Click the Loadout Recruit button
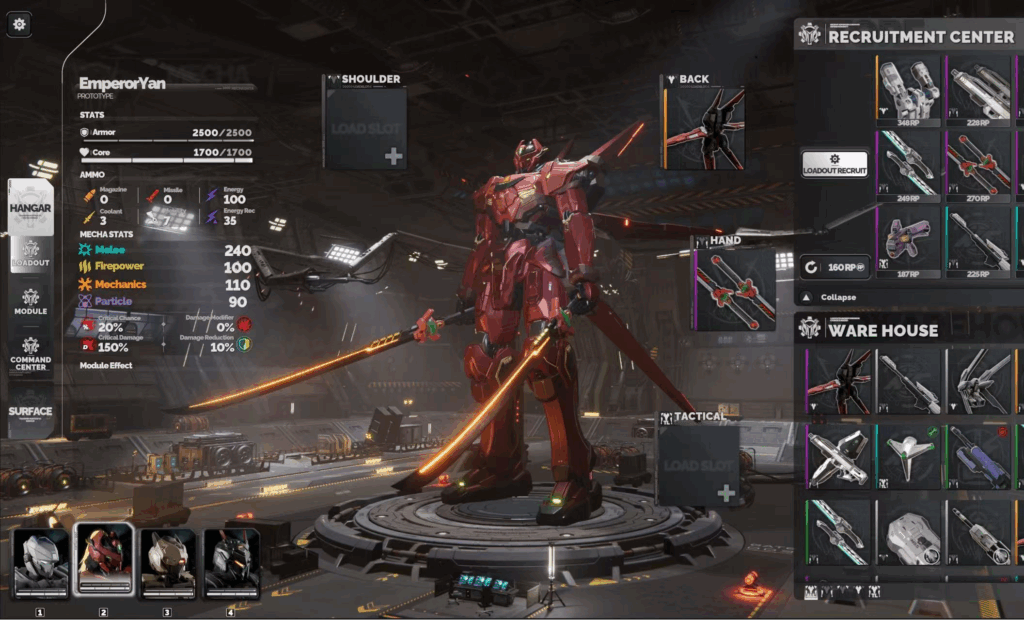The image size is (1024, 620). pyautogui.click(x=834, y=165)
